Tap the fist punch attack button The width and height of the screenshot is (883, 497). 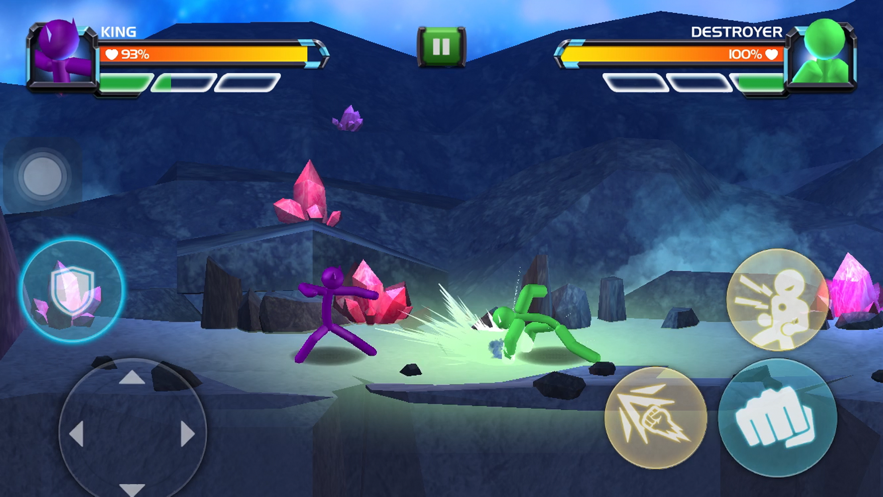(777, 418)
